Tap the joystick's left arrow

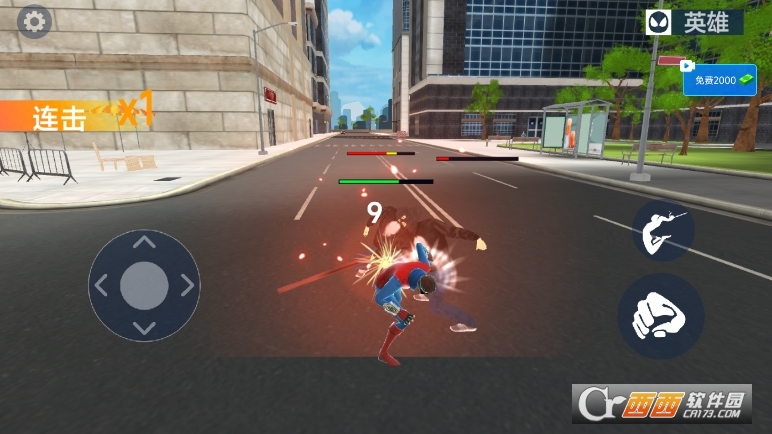101,286
